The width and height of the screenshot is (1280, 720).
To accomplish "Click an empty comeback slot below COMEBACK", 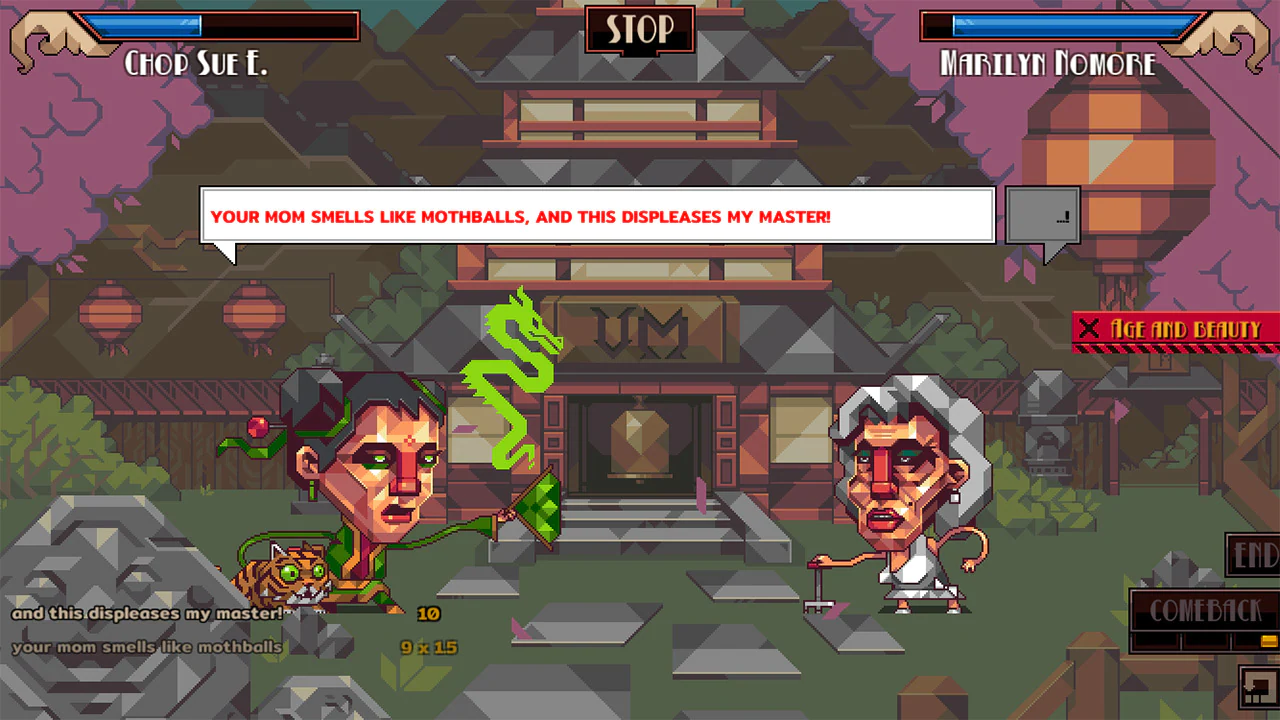I will (x=1156, y=641).
